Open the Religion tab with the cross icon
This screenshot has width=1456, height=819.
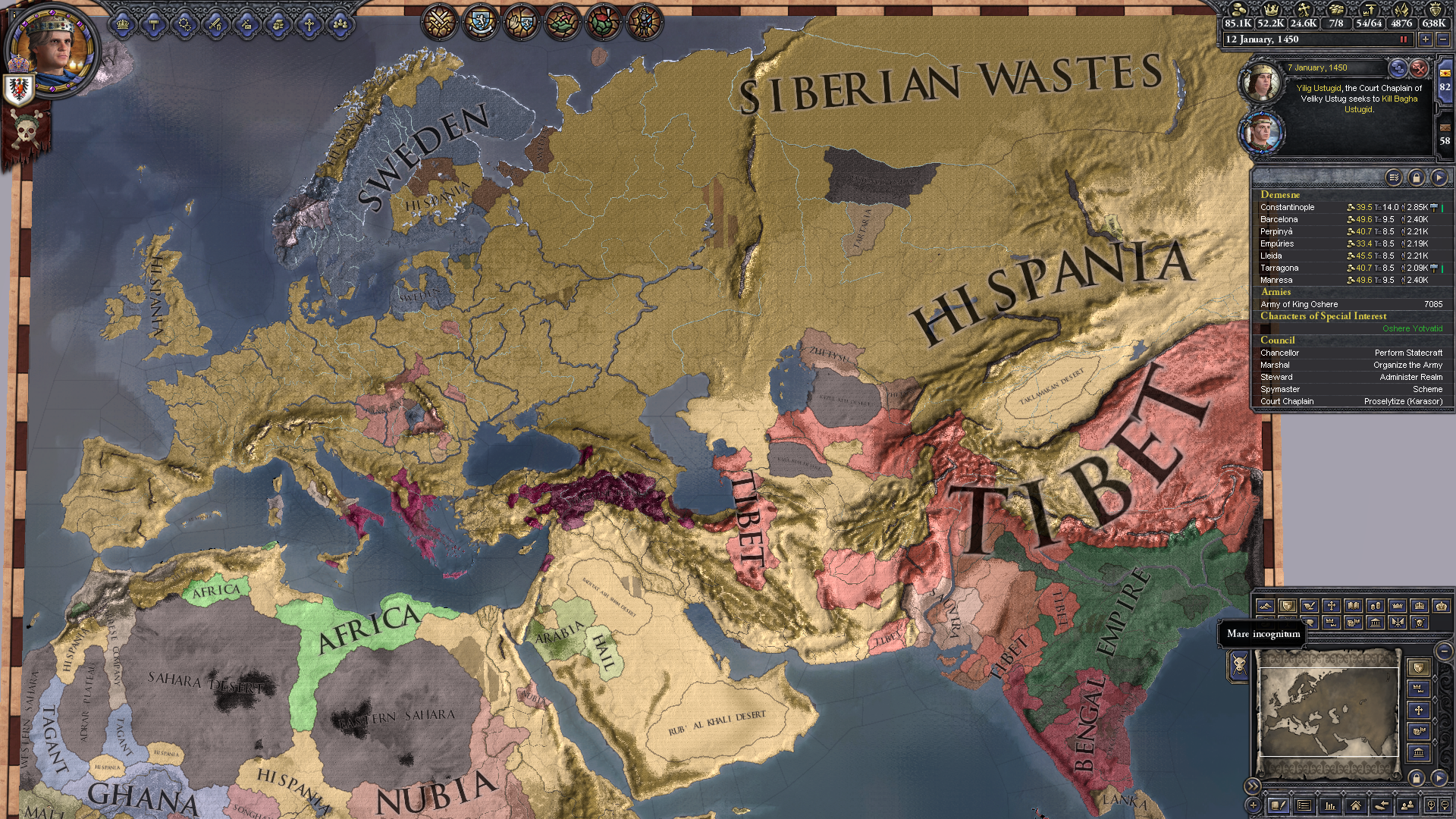309,24
